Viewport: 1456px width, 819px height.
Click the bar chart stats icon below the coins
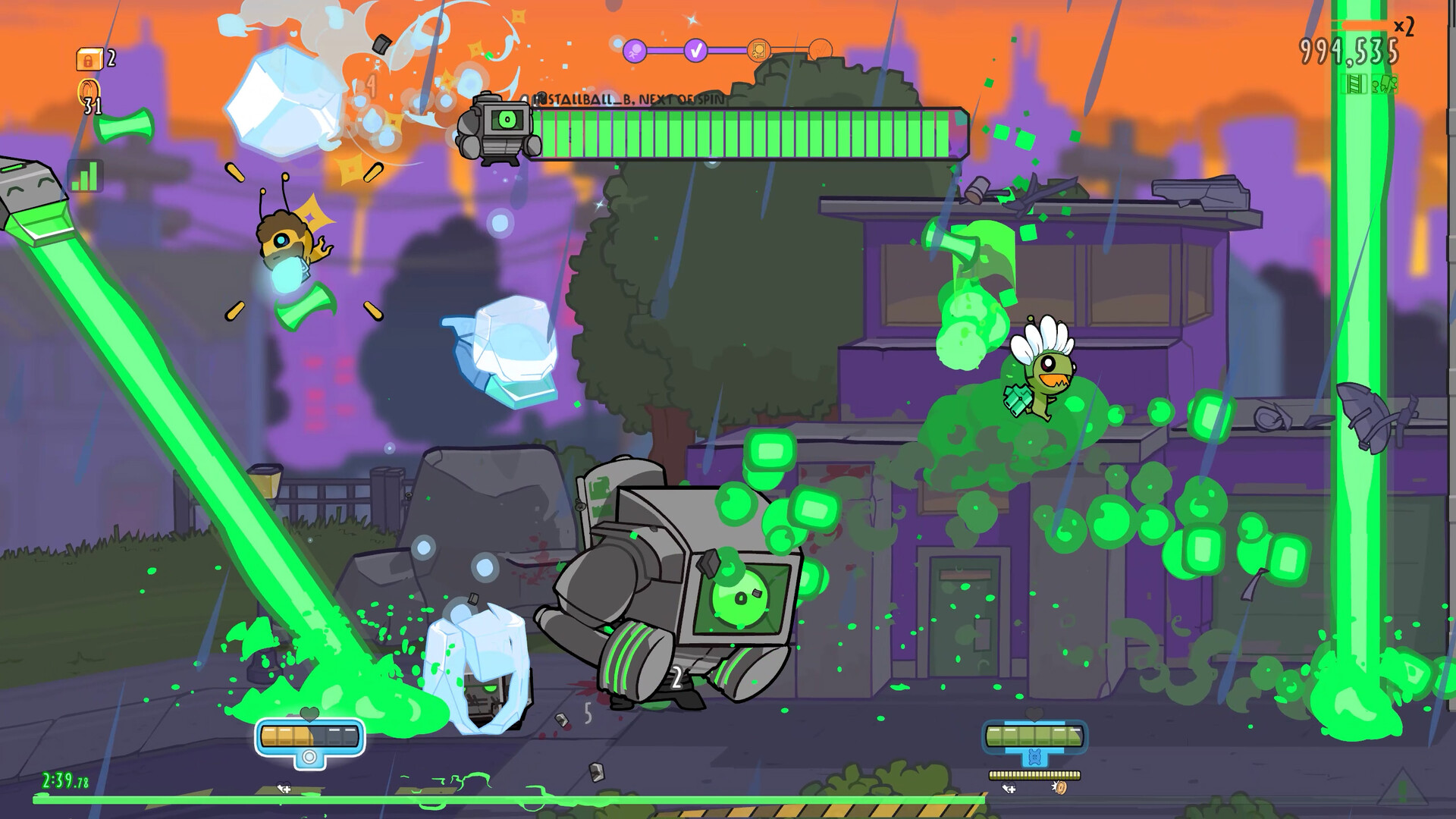click(86, 175)
